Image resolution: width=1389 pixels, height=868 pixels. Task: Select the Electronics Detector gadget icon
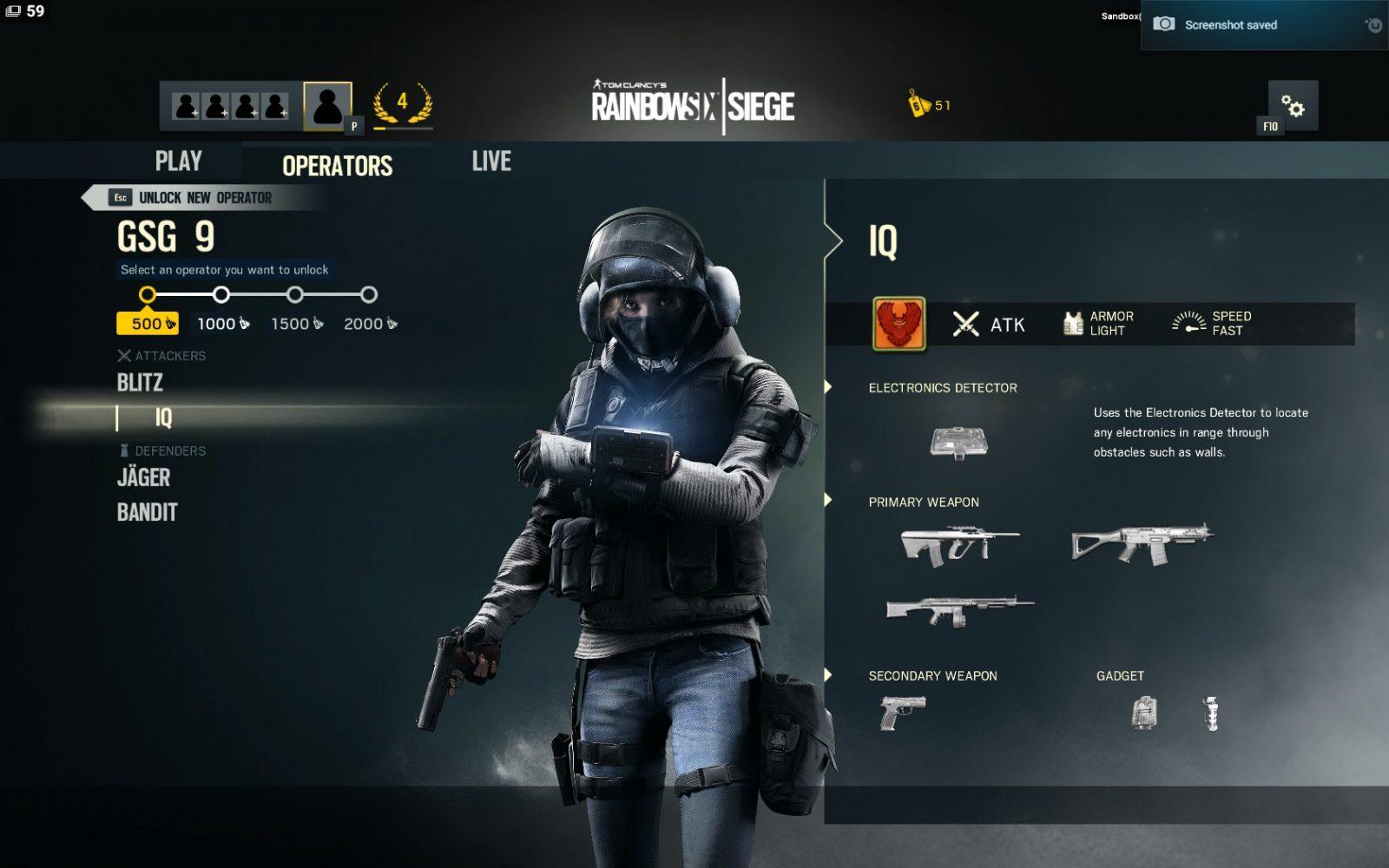point(958,442)
